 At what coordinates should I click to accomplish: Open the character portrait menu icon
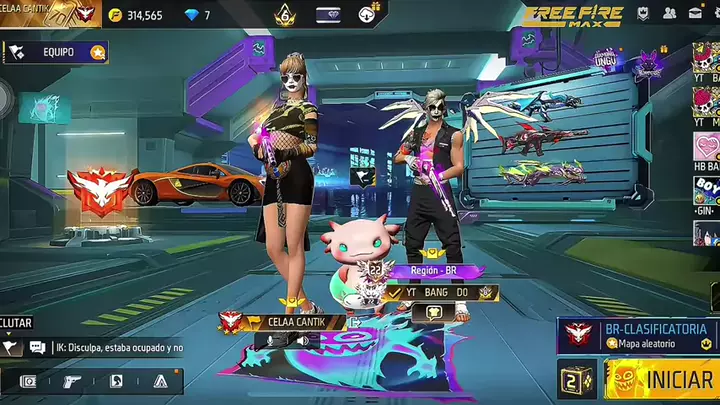coord(116,381)
